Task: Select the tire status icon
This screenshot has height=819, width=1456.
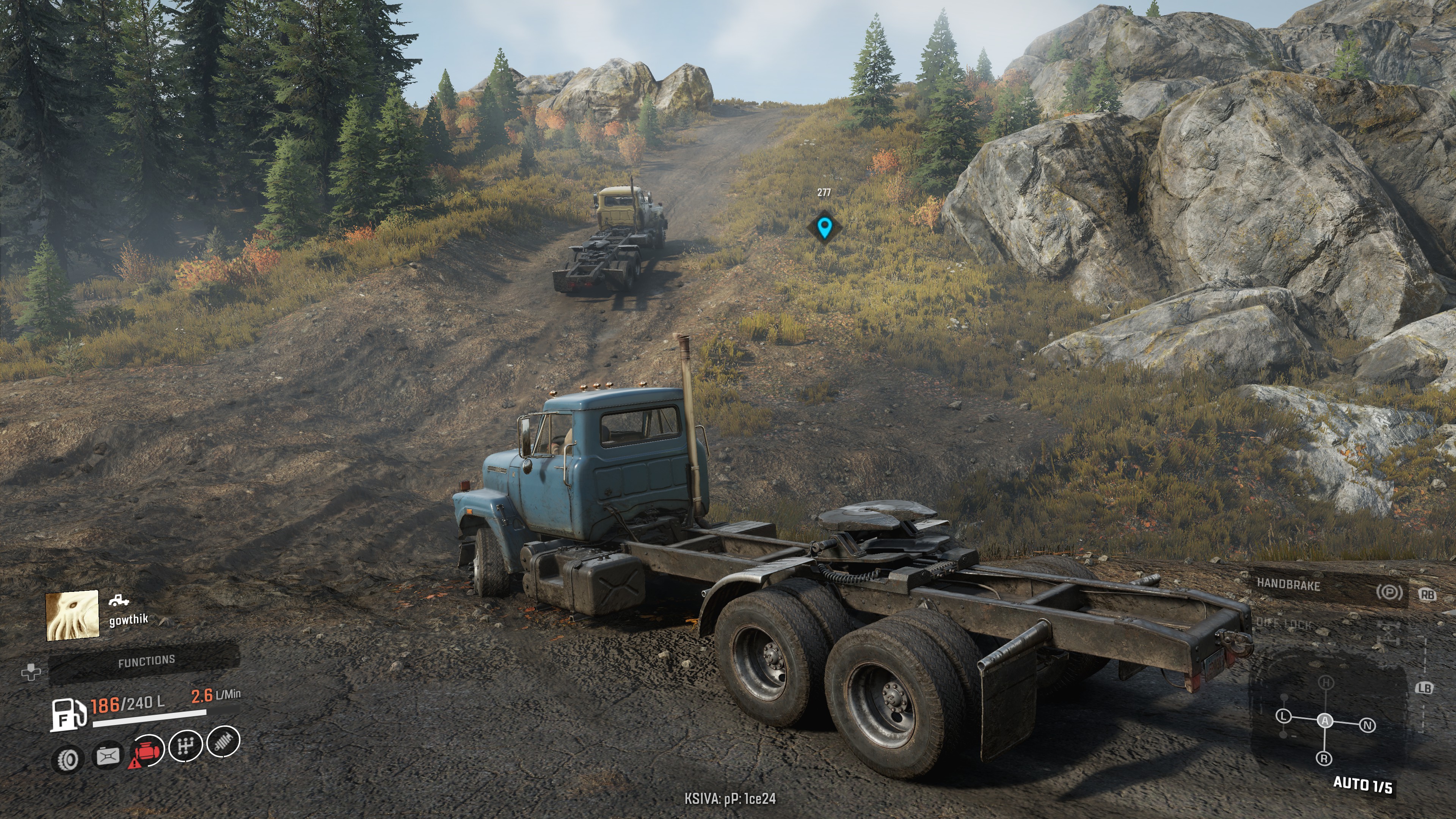Action: click(68, 759)
